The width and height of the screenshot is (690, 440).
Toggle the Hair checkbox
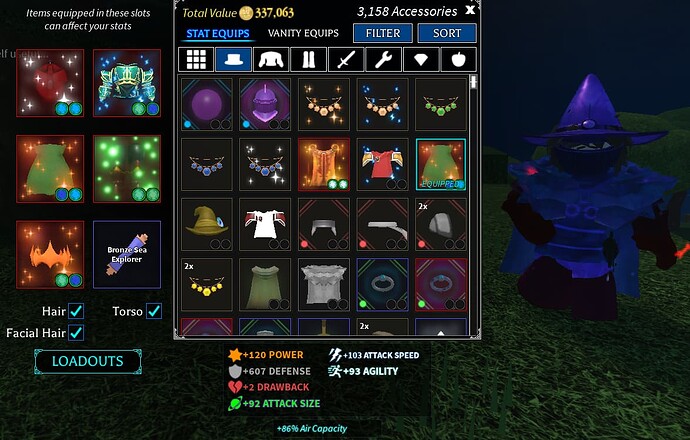click(76, 312)
